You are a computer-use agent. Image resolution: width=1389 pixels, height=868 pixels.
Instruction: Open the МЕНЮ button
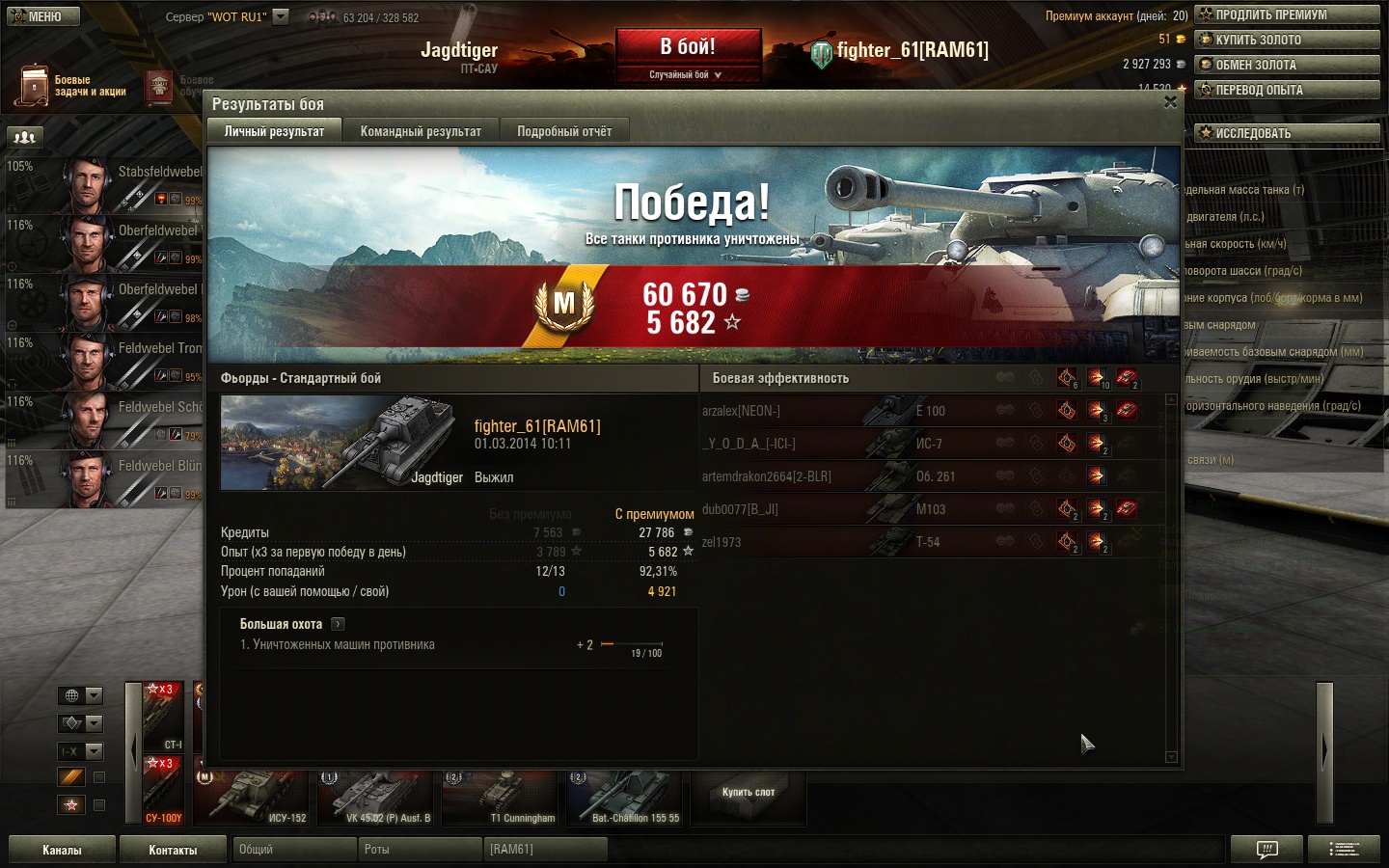pyautogui.click(x=43, y=16)
